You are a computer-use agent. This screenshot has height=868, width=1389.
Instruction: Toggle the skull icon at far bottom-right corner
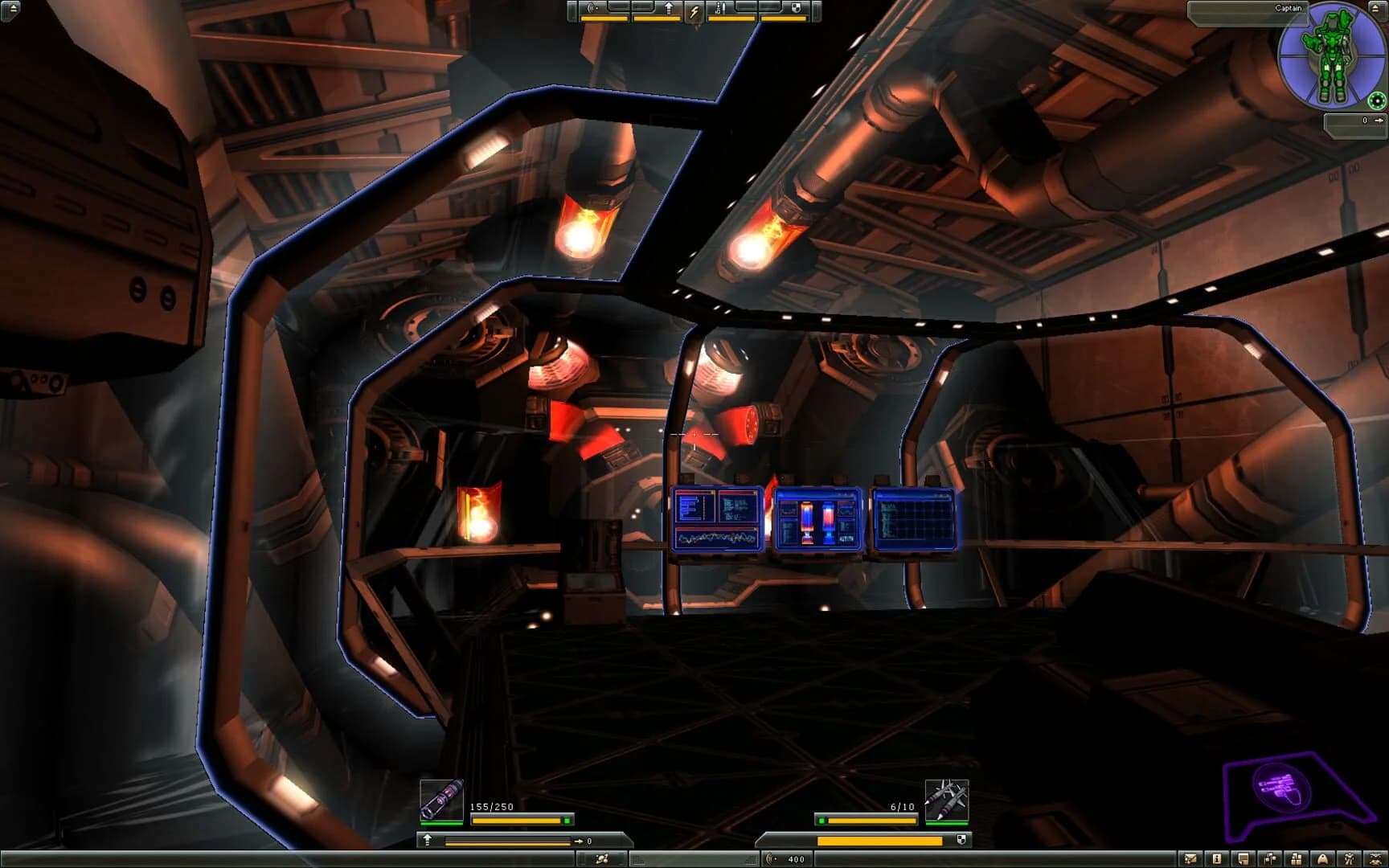coord(1376,859)
